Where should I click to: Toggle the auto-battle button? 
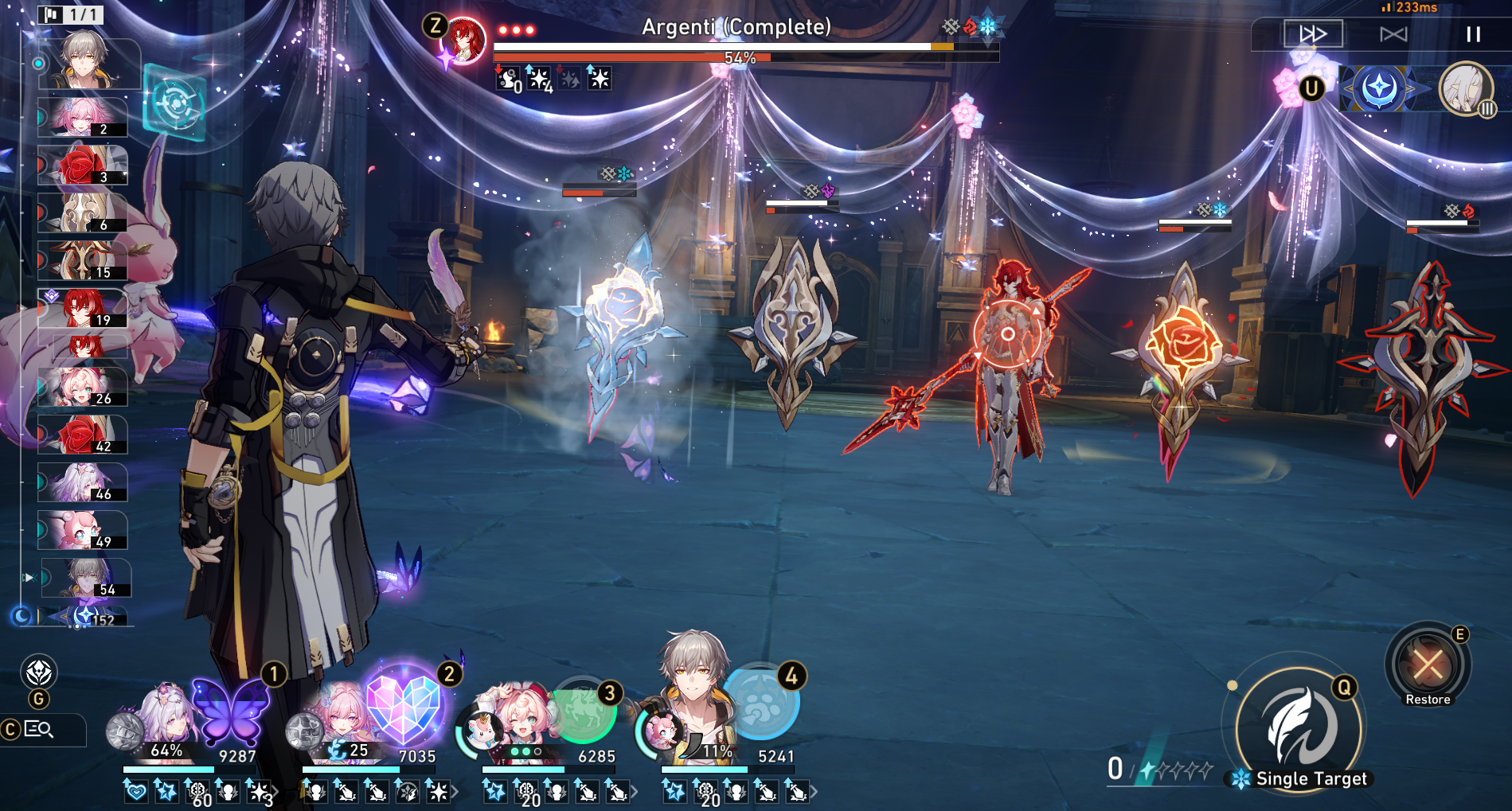tap(1393, 34)
